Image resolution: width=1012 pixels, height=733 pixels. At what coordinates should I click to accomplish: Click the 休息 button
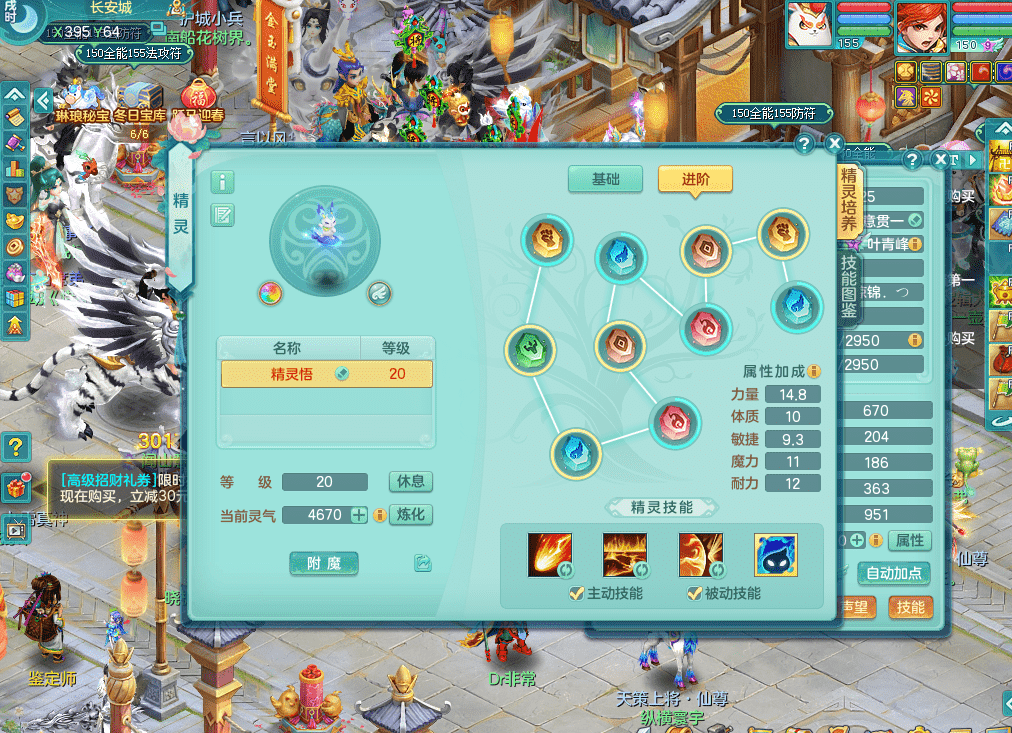click(410, 481)
